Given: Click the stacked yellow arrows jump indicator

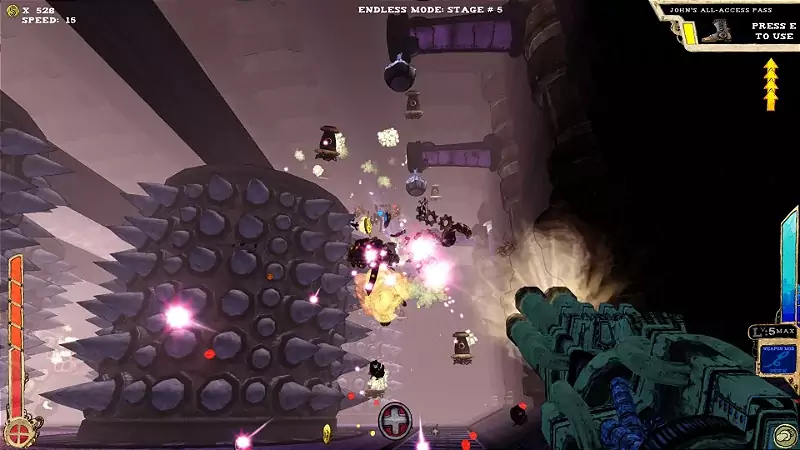Looking at the screenshot, I should pos(771,84).
